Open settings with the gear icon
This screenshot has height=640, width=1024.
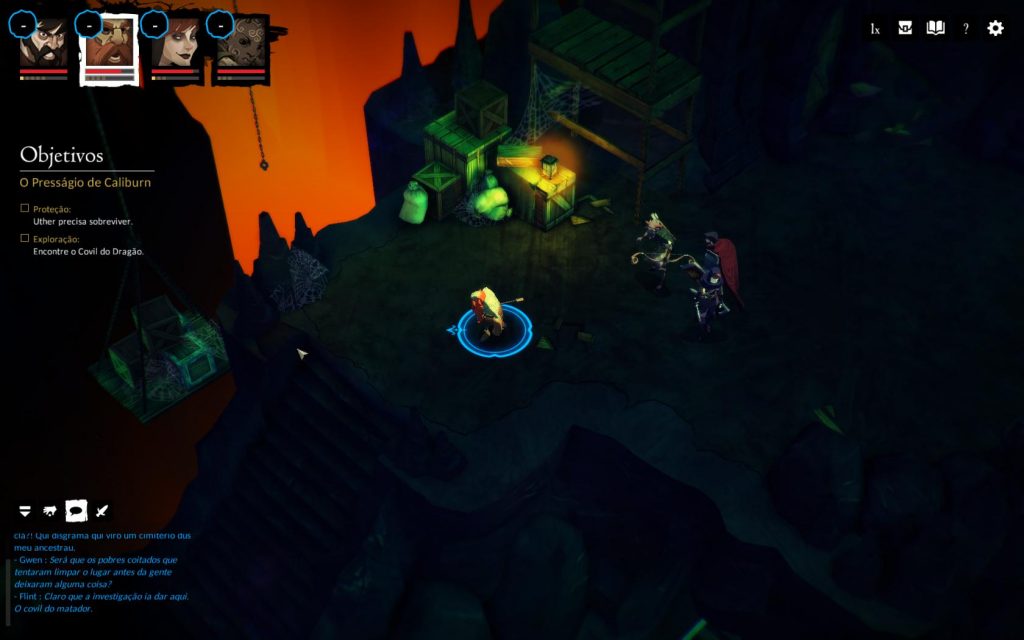995,28
